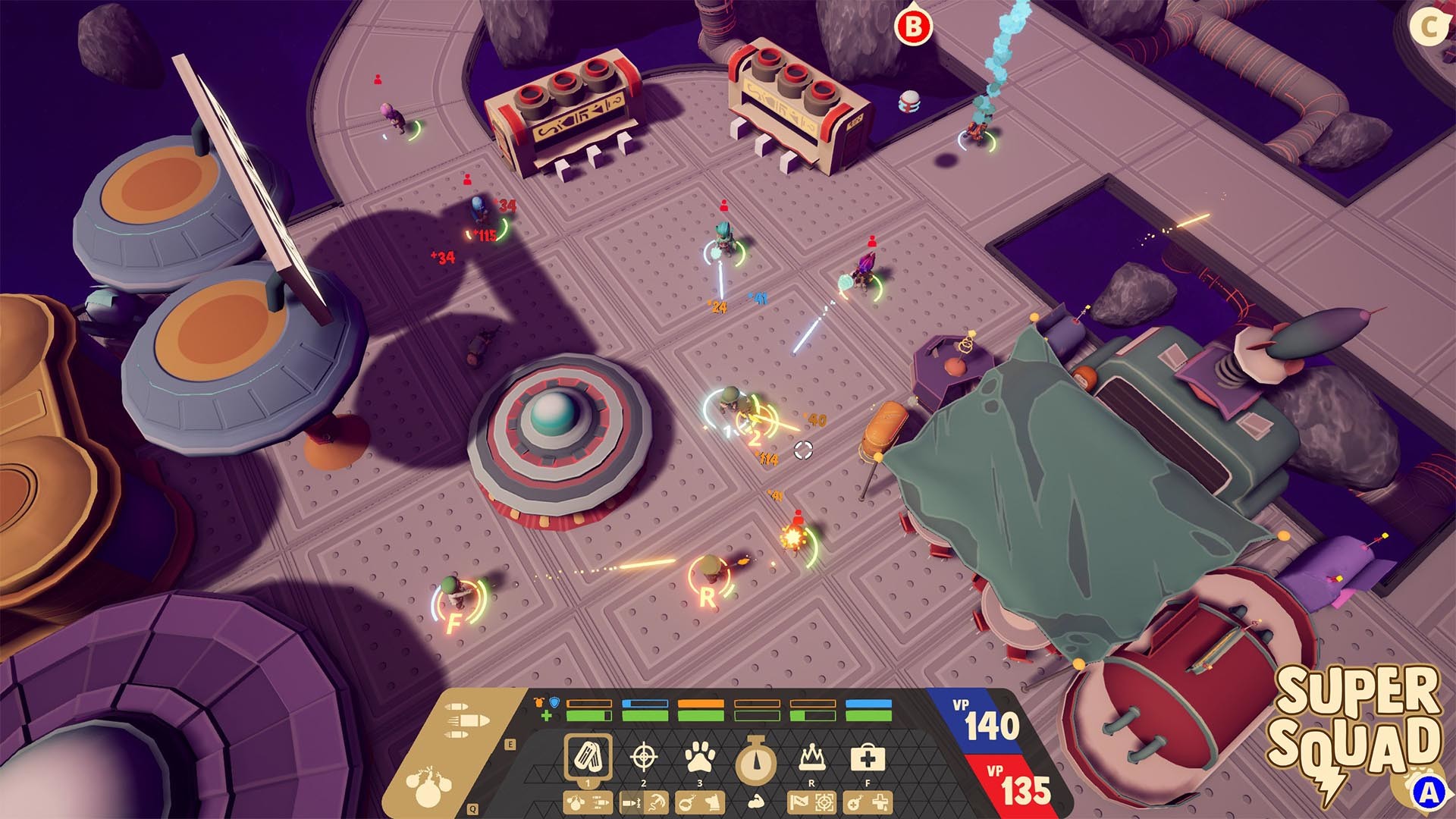Click the frying pan and dog abilities panel
Viewport: 1456px width, 819px height.
pos(700,802)
